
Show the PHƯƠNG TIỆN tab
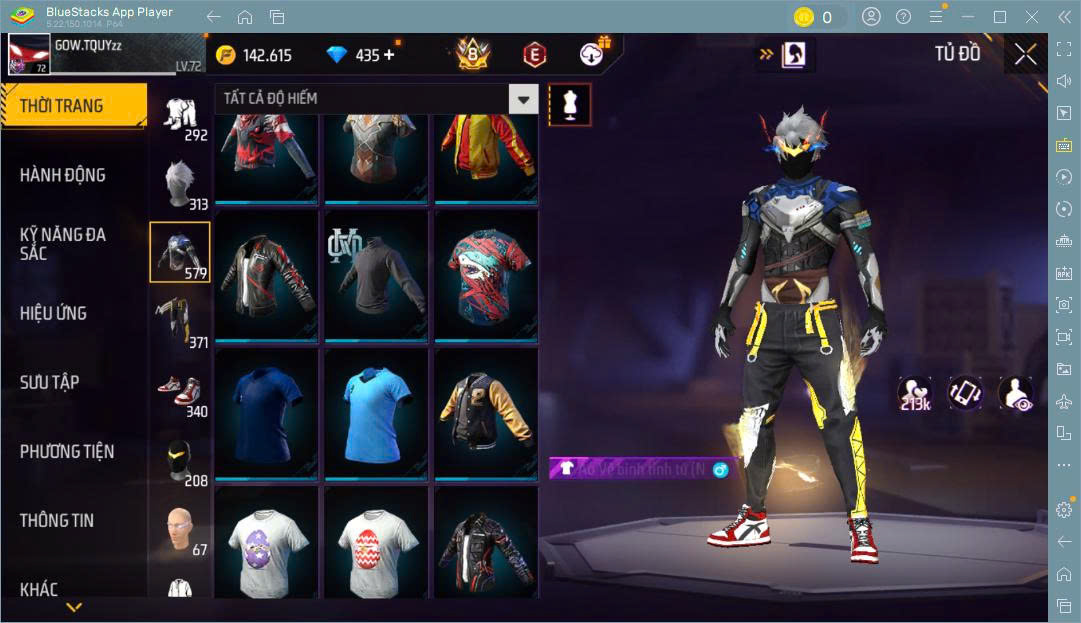67,451
